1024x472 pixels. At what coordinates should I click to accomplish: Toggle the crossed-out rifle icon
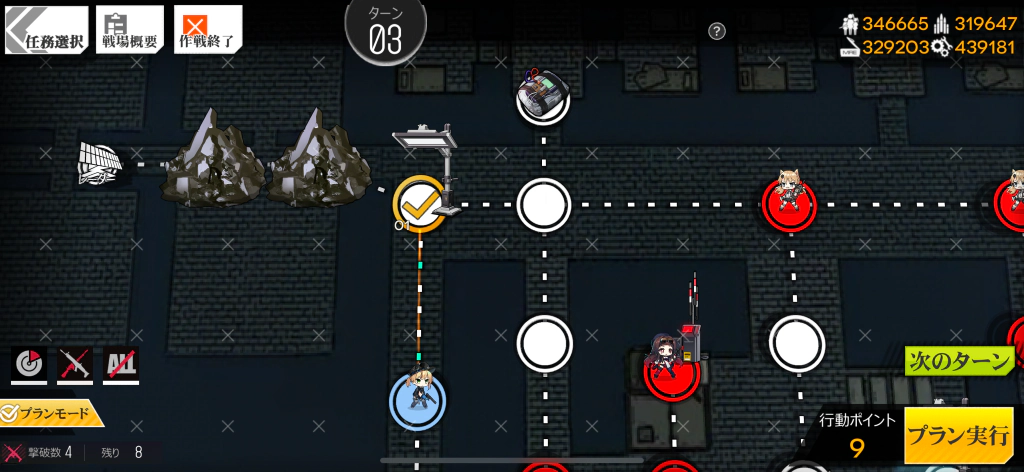[75, 365]
